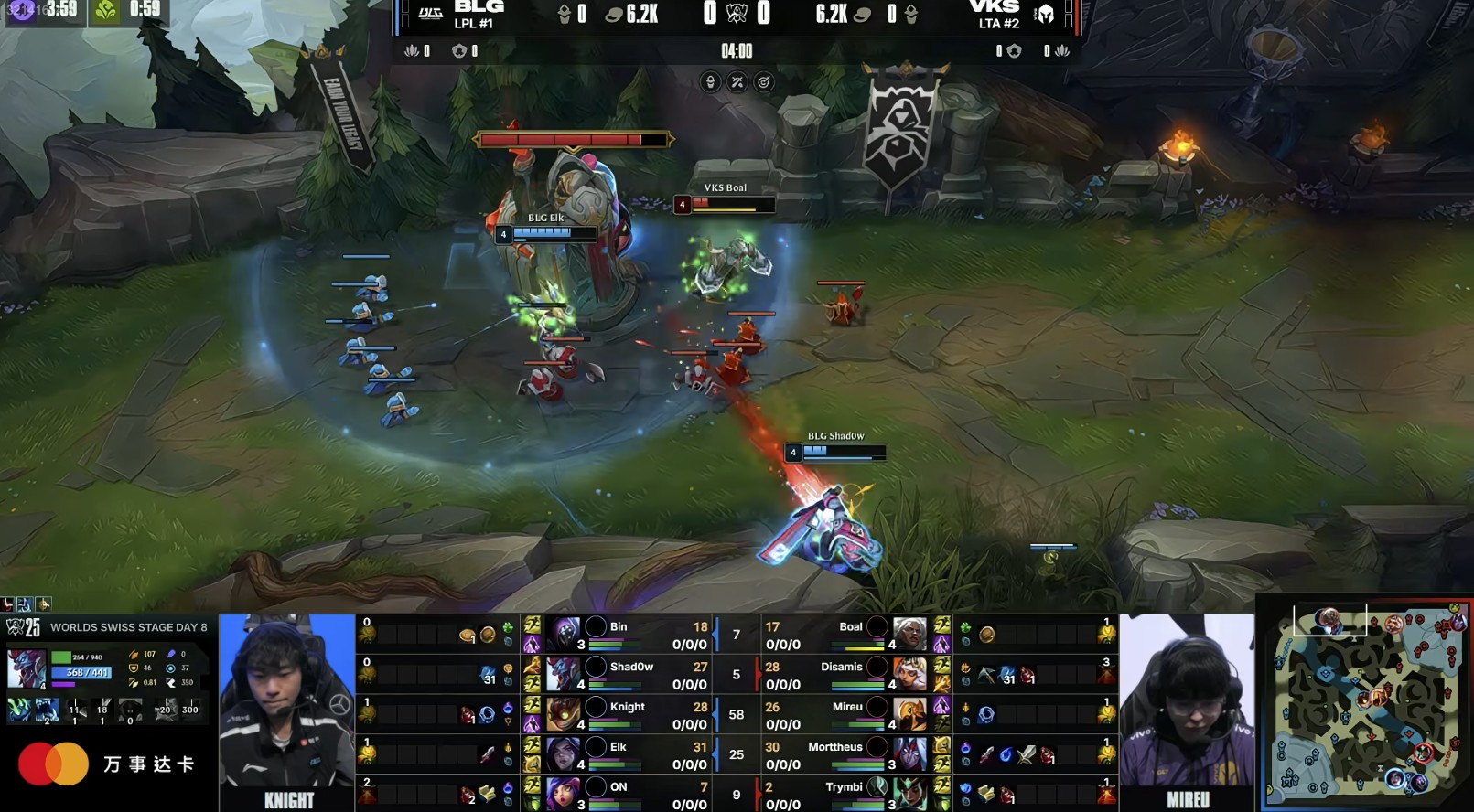Select Mireu's champion portrait in scoreboard

(909, 713)
